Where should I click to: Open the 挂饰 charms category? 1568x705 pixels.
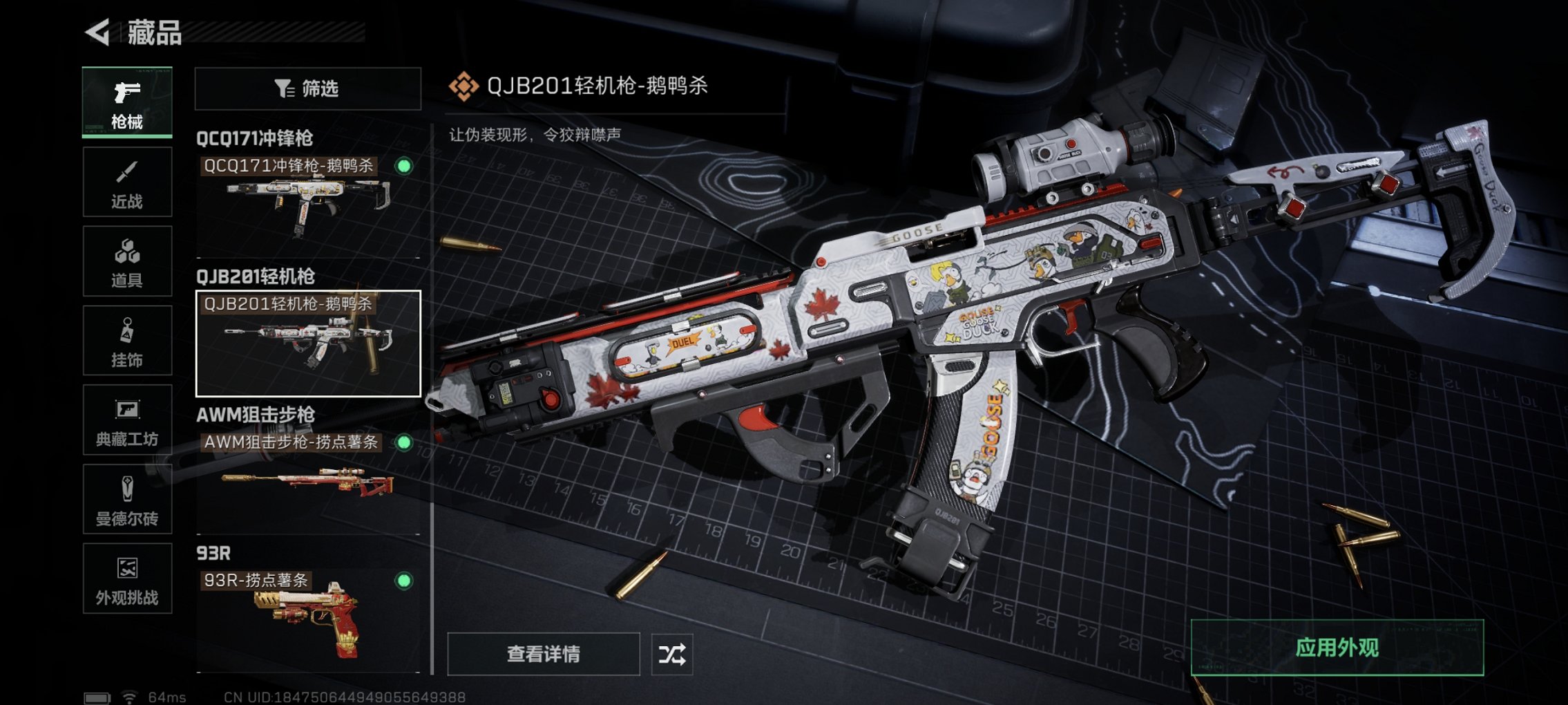click(126, 341)
